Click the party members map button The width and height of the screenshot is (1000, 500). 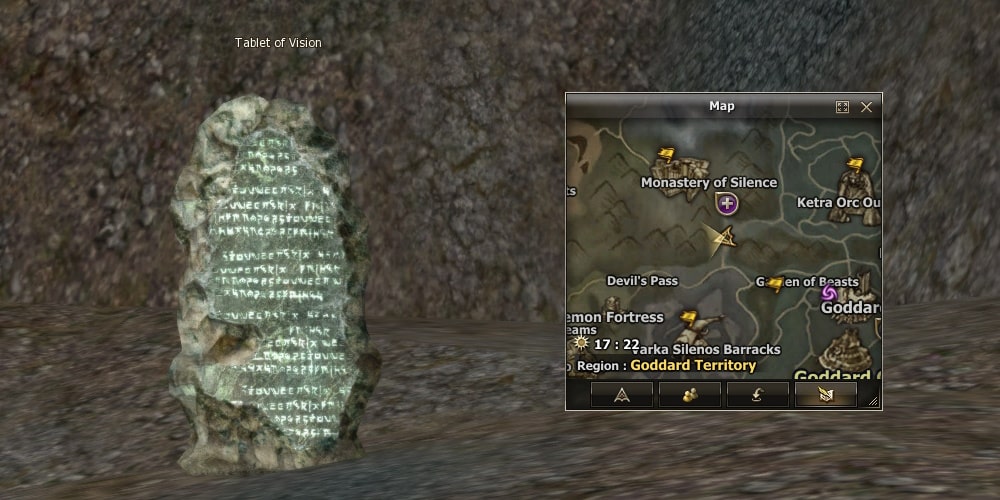pos(689,395)
